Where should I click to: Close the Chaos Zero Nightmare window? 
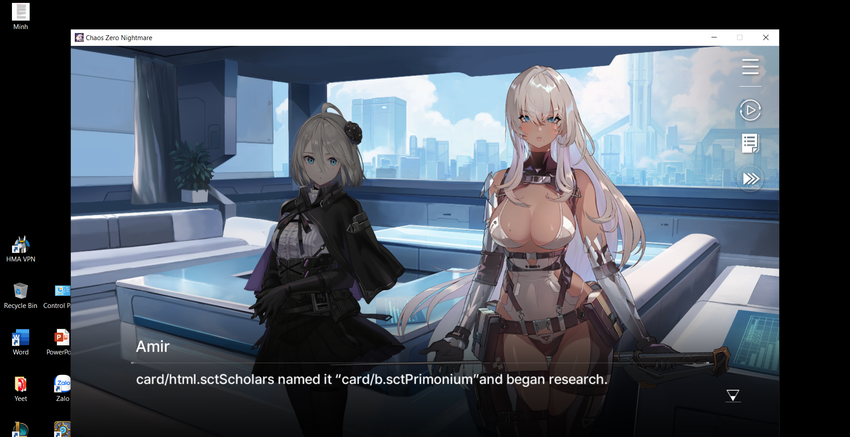766,38
